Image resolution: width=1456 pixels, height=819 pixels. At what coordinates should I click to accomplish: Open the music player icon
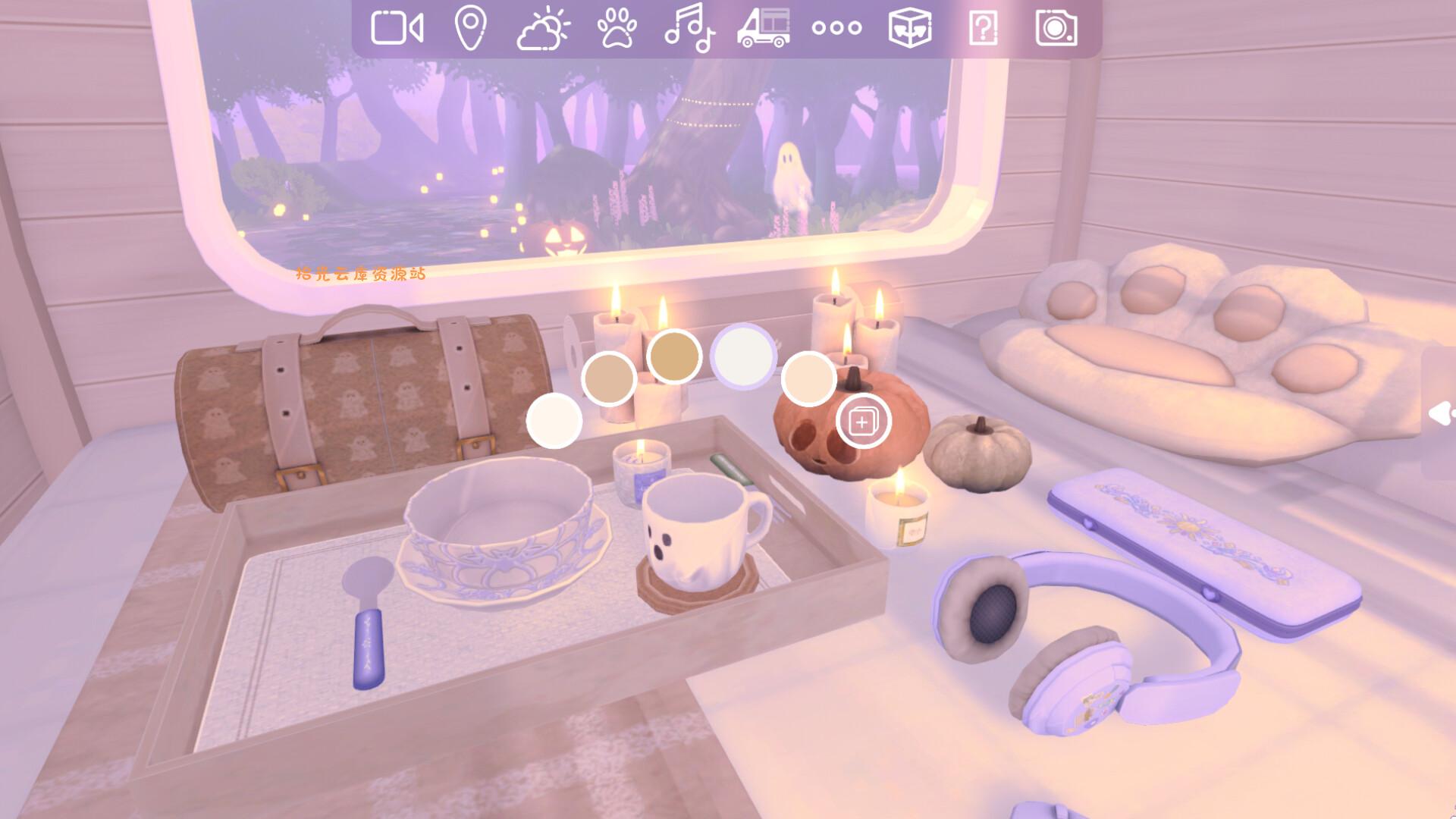point(690,29)
